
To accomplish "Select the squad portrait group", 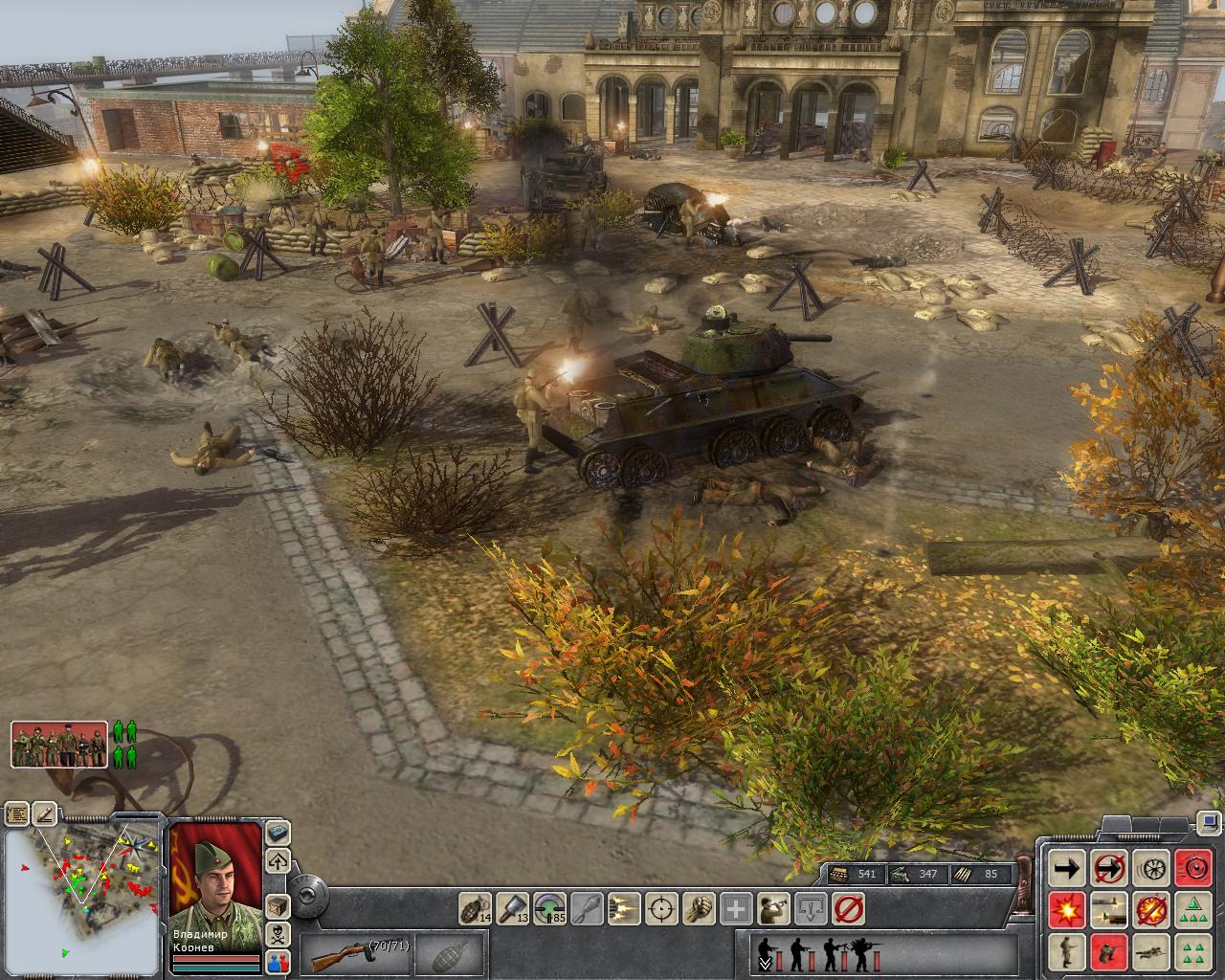I will click(x=59, y=745).
